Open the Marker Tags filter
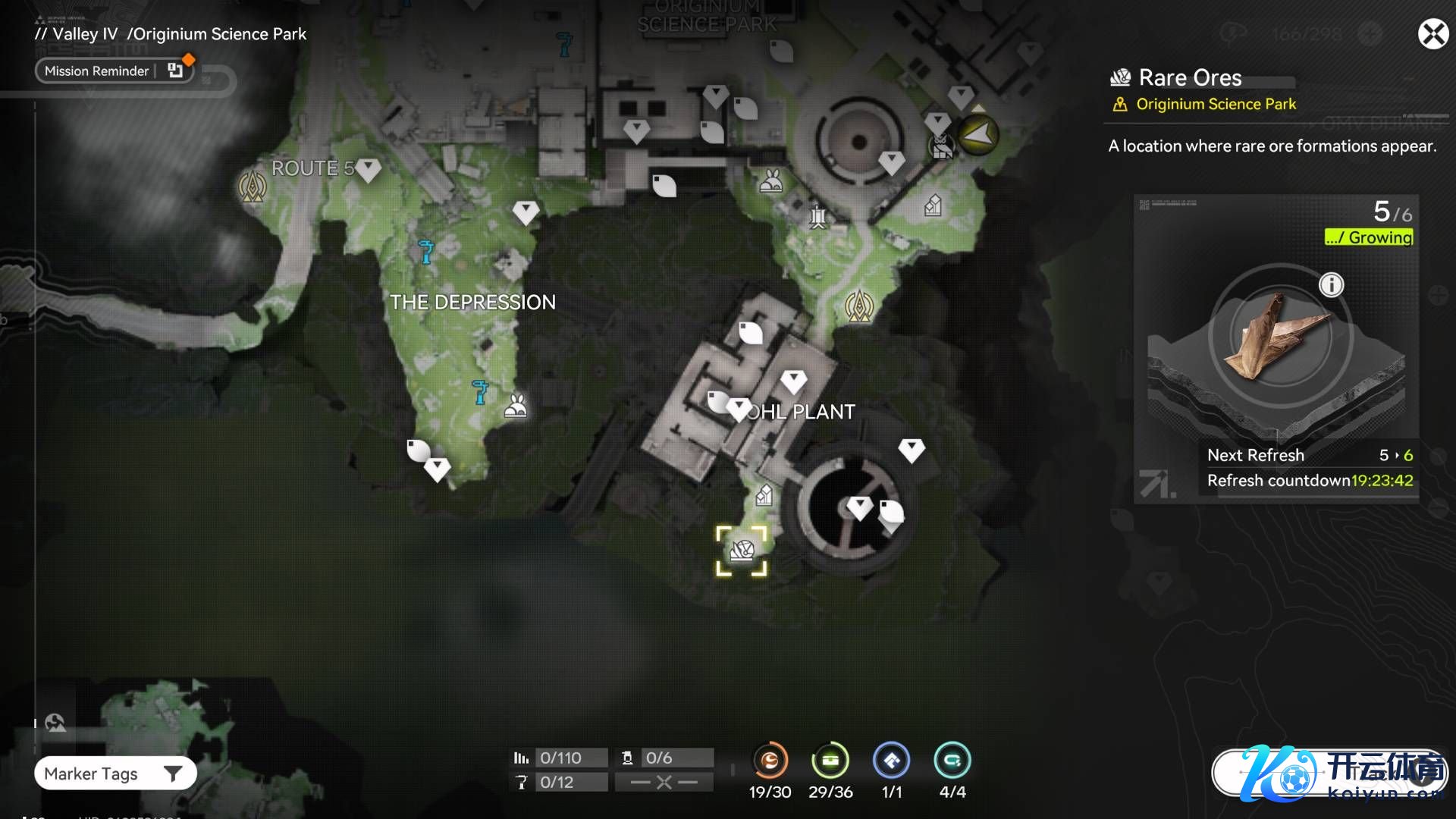Screen dimensions: 1456x819 tap(115, 773)
